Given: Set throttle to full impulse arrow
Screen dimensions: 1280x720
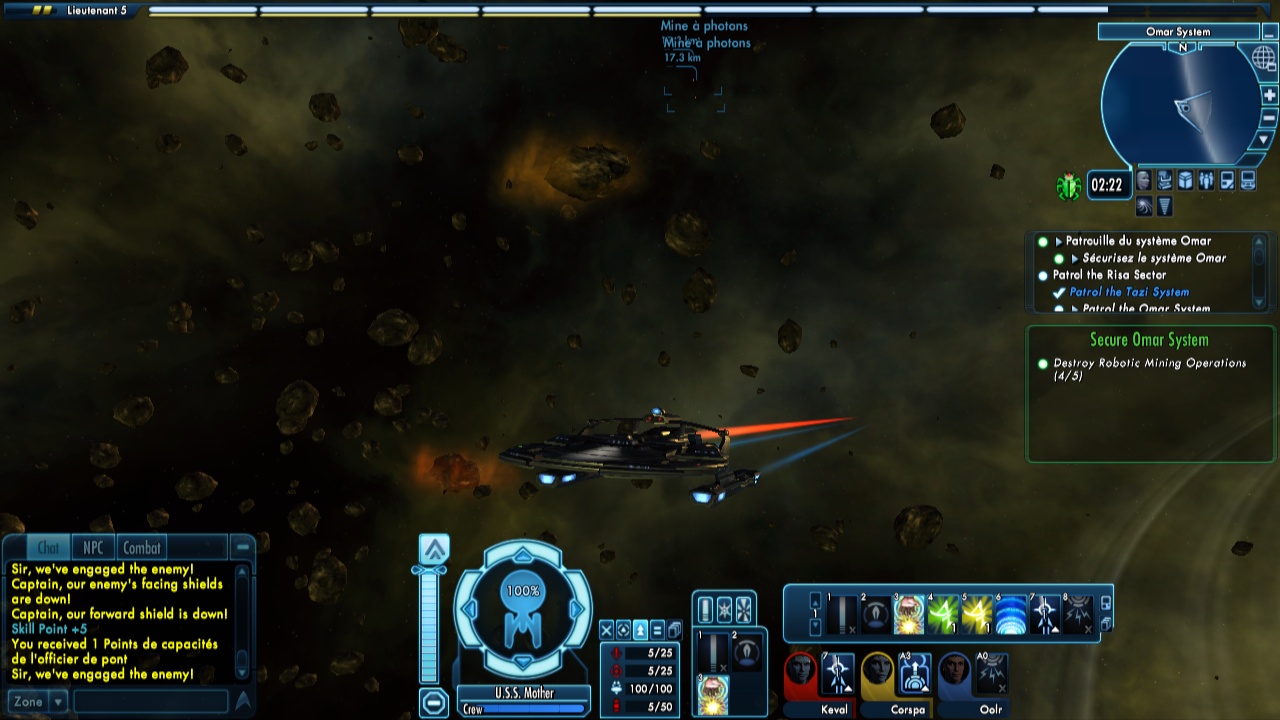Looking at the screenshot, I should (x=434, y=549).
